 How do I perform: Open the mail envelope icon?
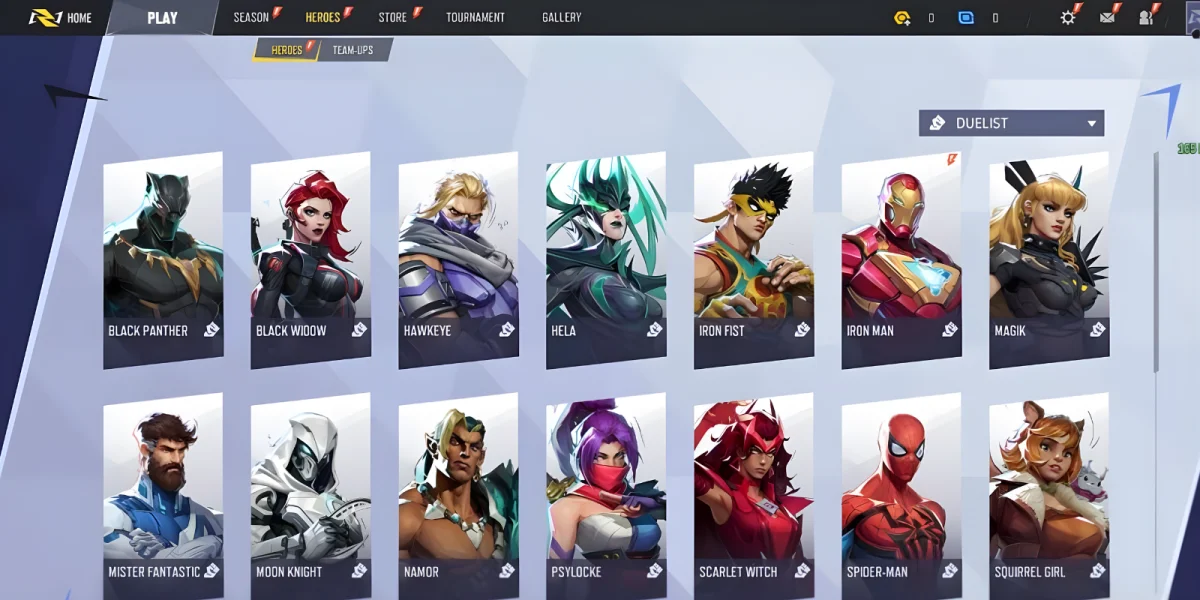coord(1107,17)
